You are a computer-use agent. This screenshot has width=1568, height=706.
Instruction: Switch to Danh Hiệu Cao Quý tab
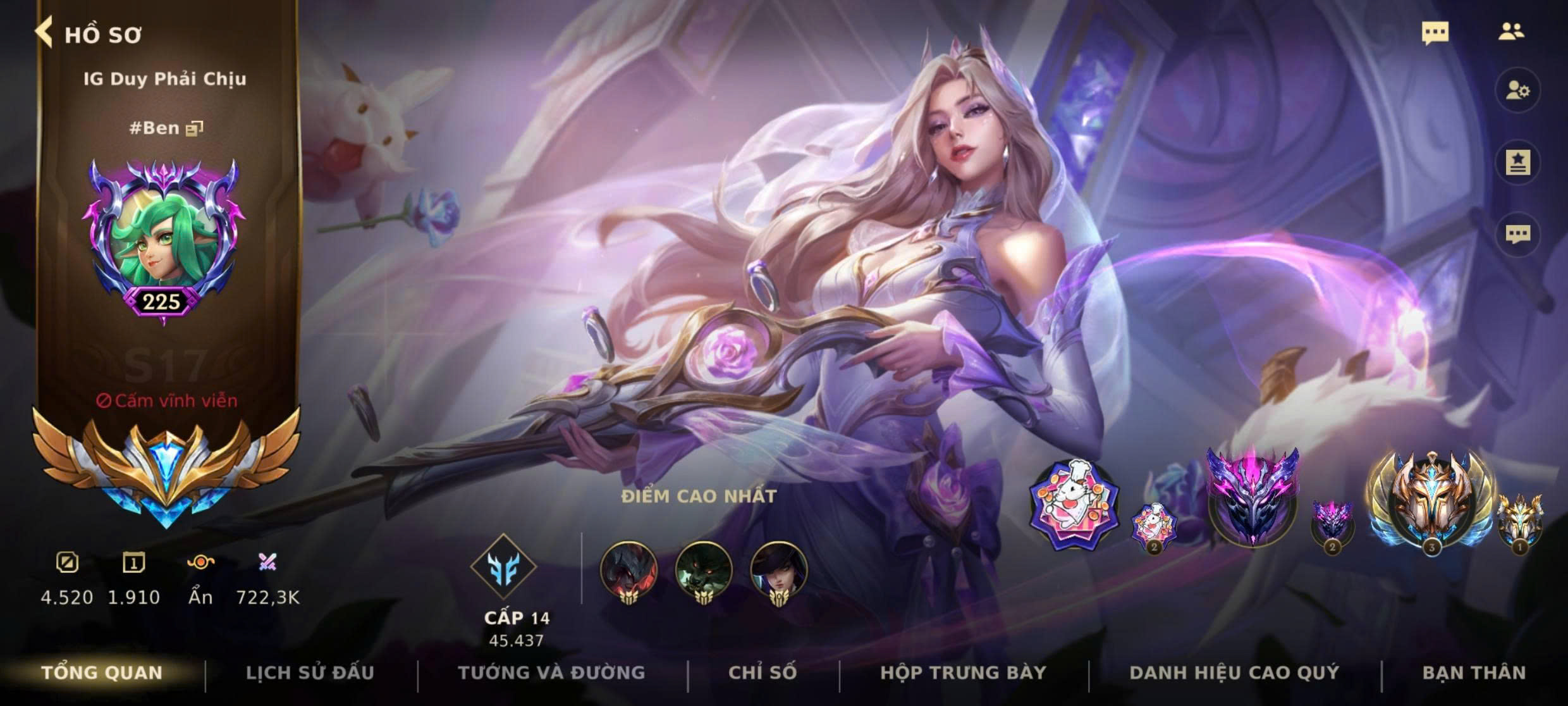coord(1234,672)
